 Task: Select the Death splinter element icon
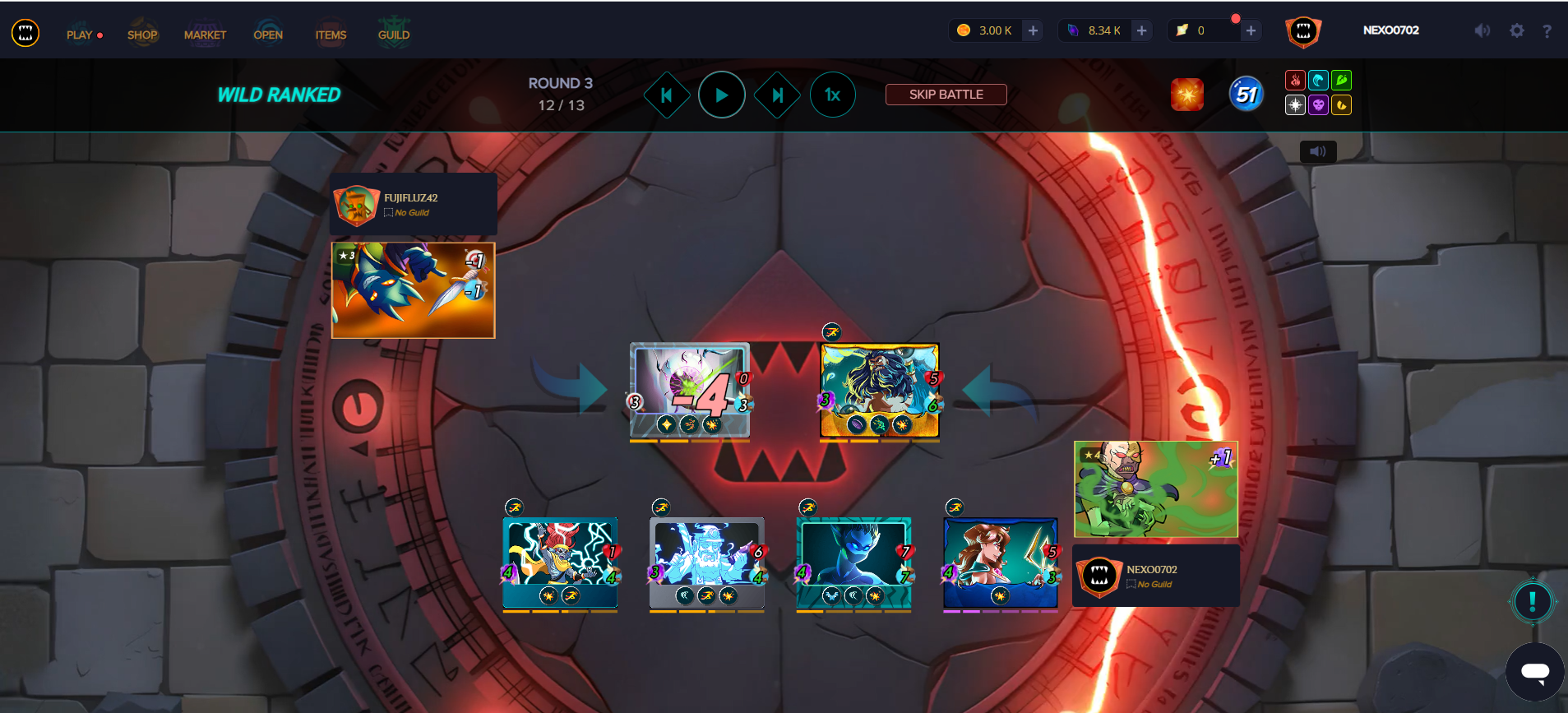pyautogui.click(x=1319, y=104)
